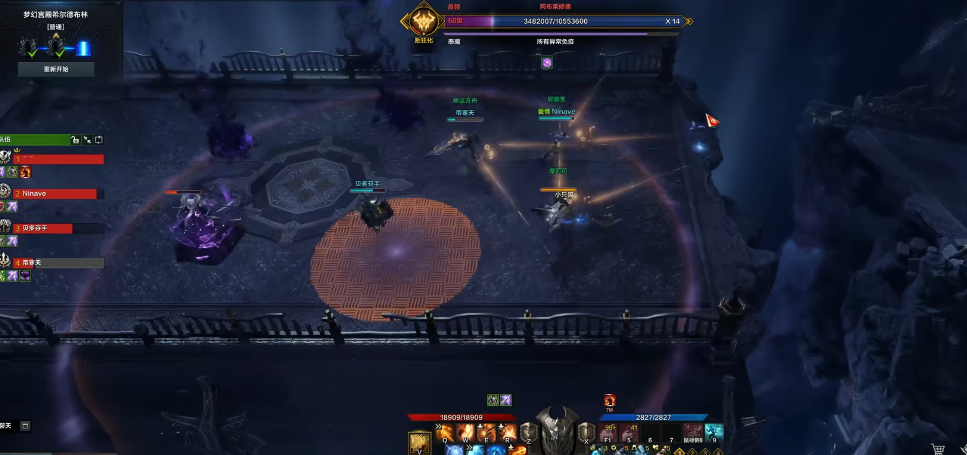
Task: Click the boss berserk emblem icon
Action: [x=424, y=22]
